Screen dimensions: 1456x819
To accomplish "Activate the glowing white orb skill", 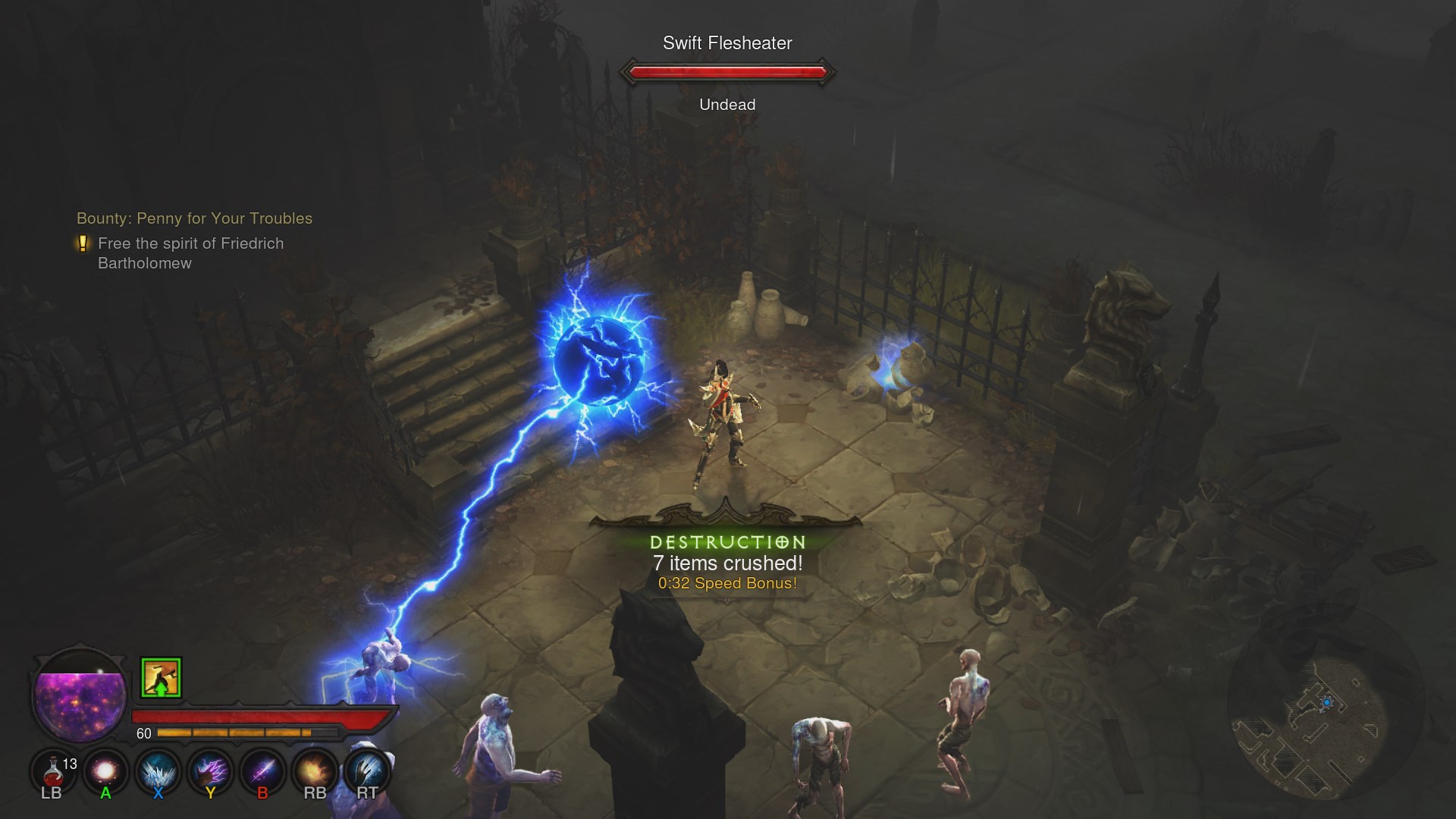I will [105, 771].
